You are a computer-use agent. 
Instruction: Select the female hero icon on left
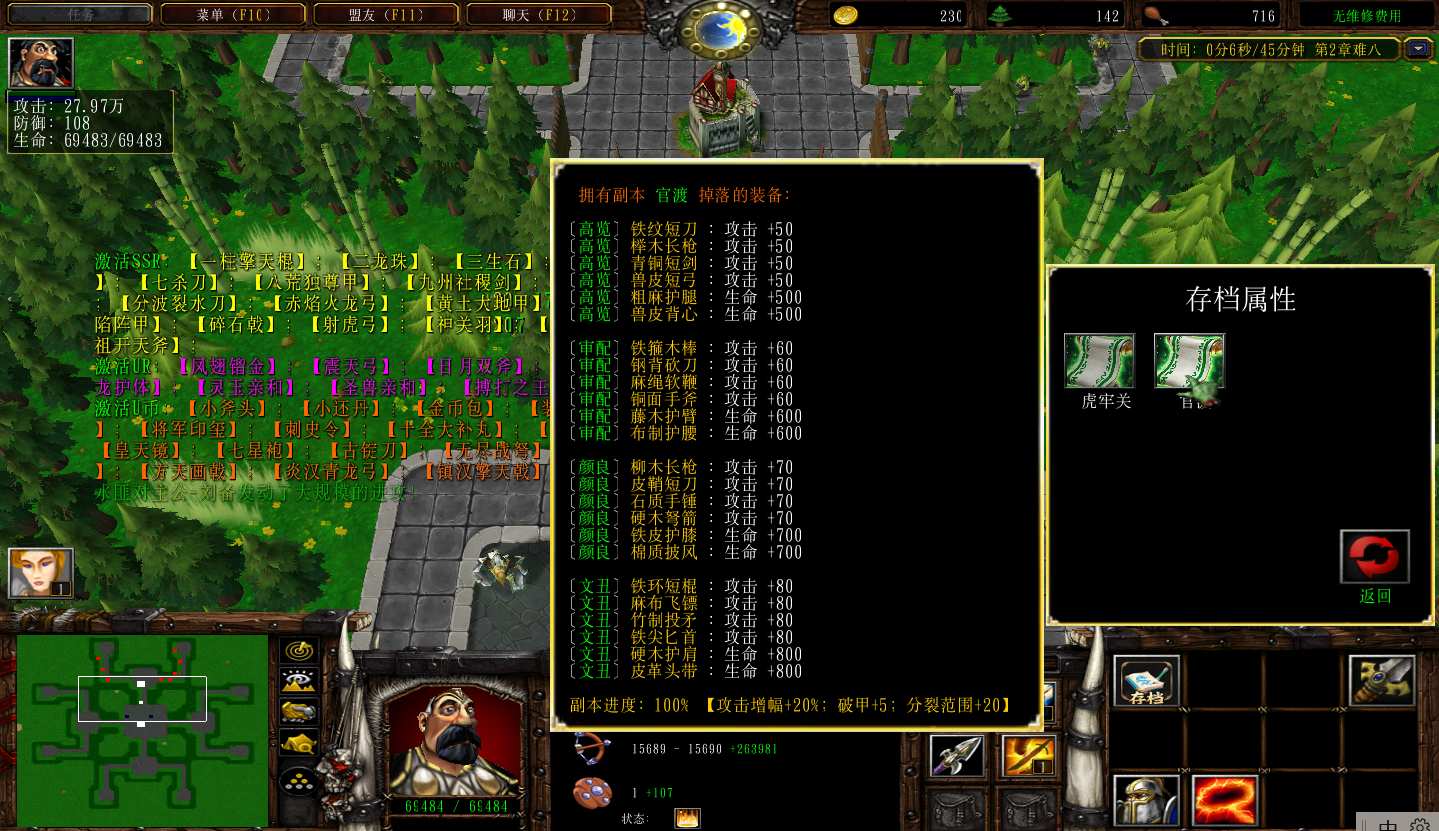41,573
